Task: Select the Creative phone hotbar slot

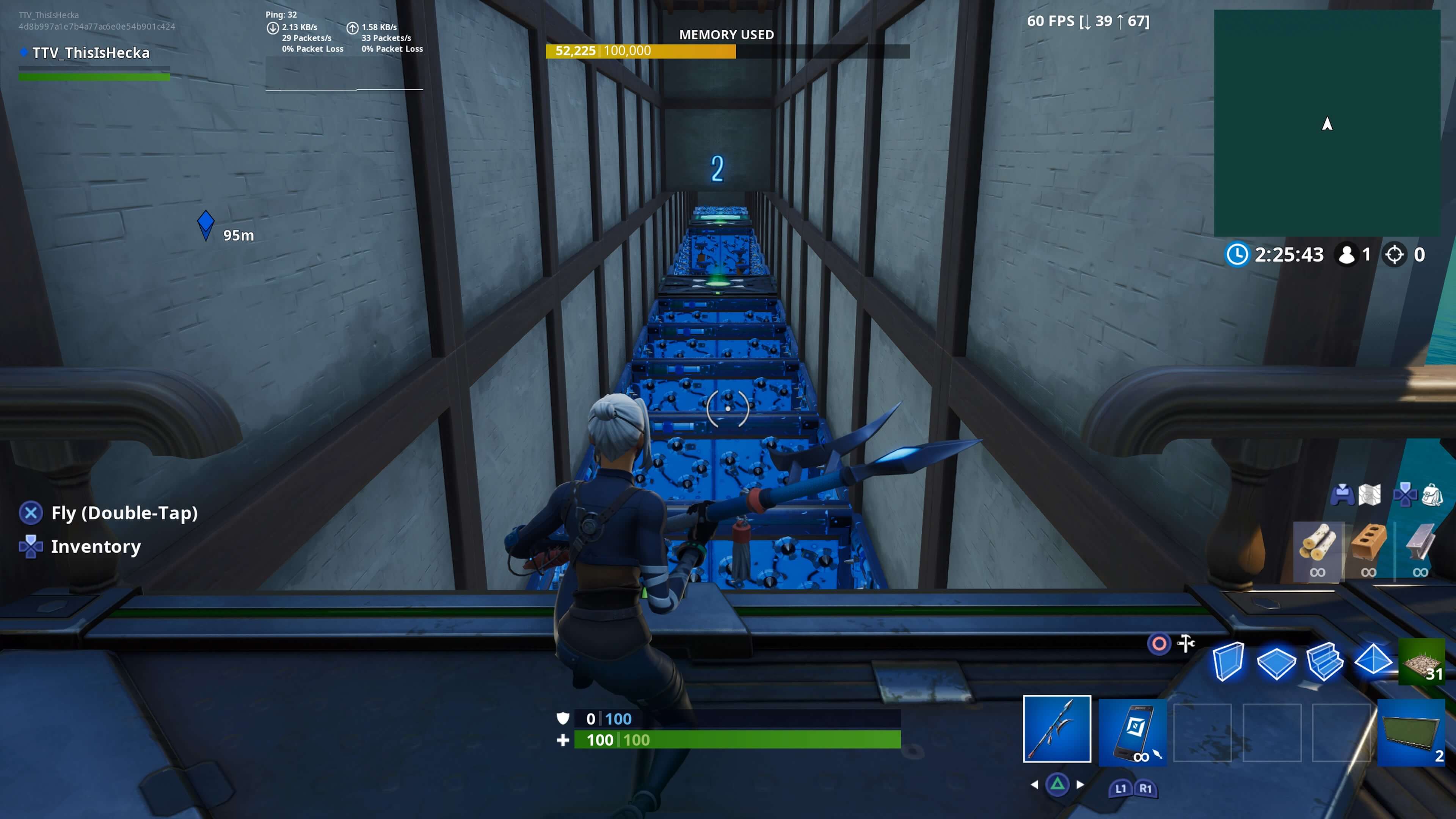Action: [1133, 730]
